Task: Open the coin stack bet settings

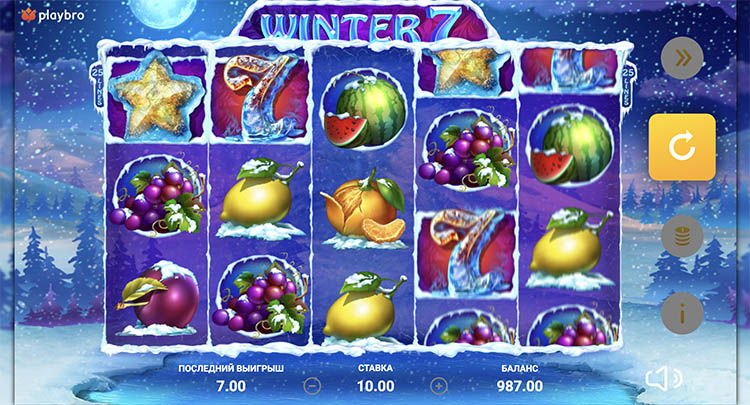Action: click(x=682, y=237)
